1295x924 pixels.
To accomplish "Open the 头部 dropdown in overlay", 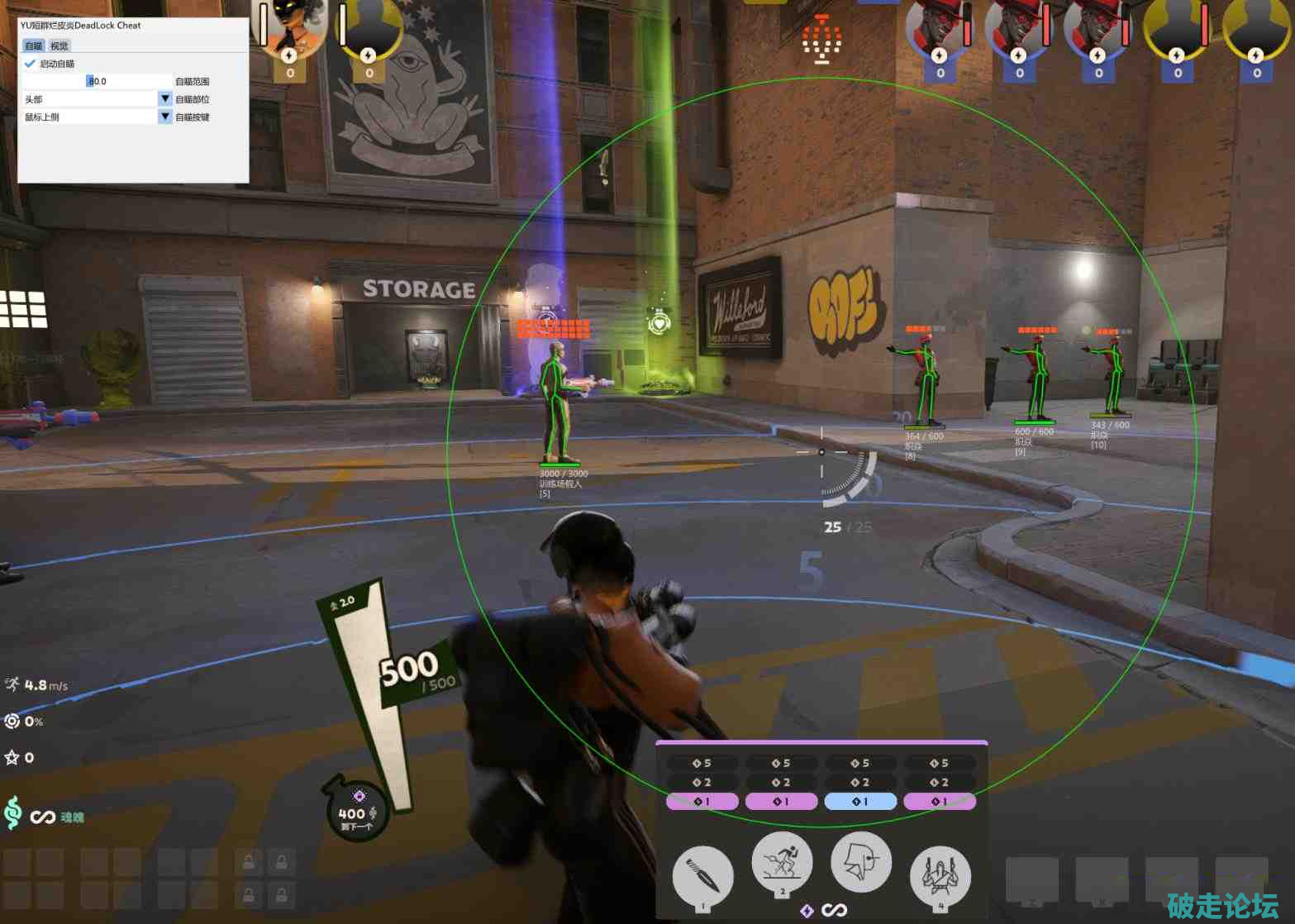I will coord(164,99).
